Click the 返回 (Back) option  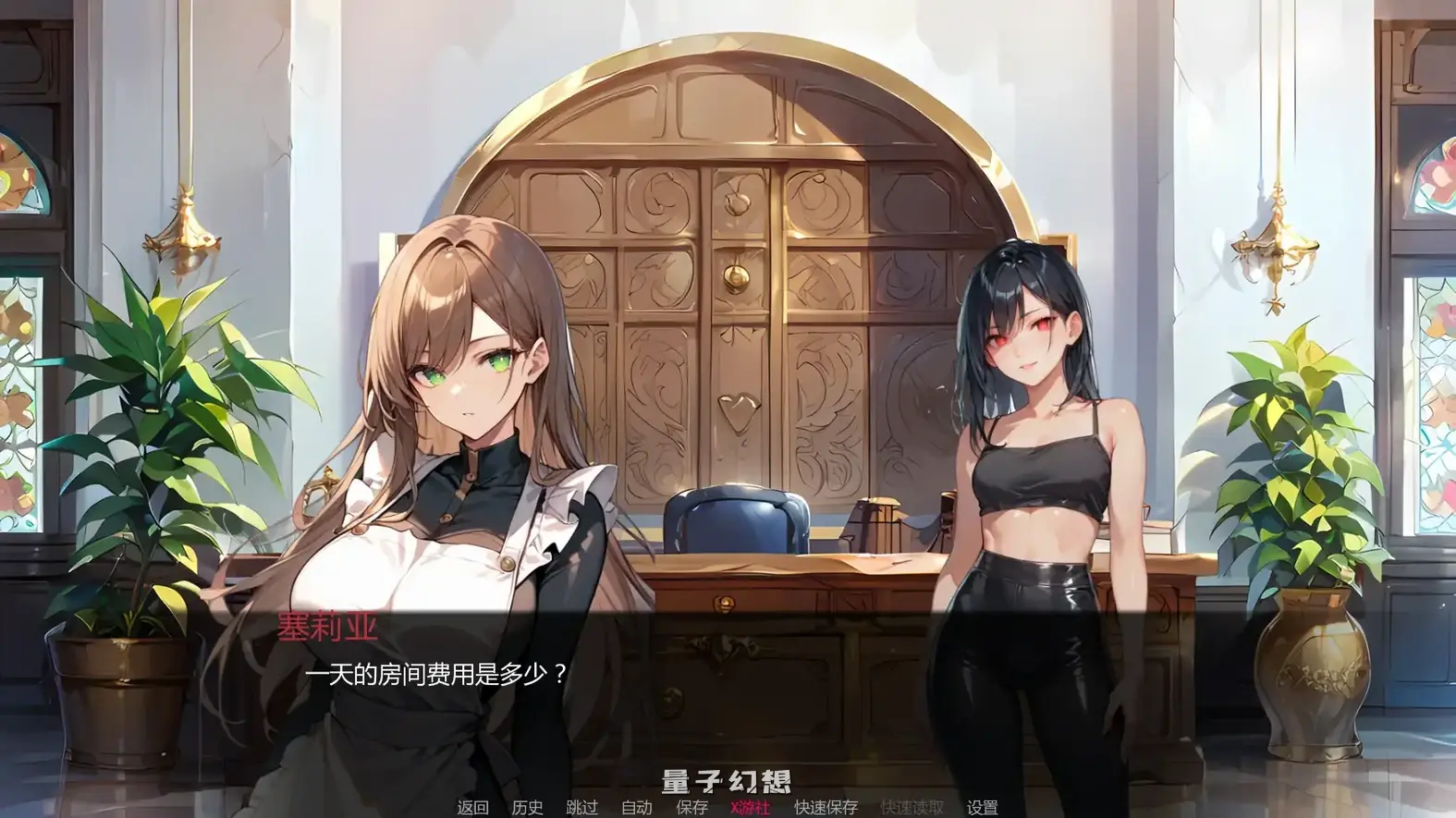pyautogui.click(x=470, y=807)
